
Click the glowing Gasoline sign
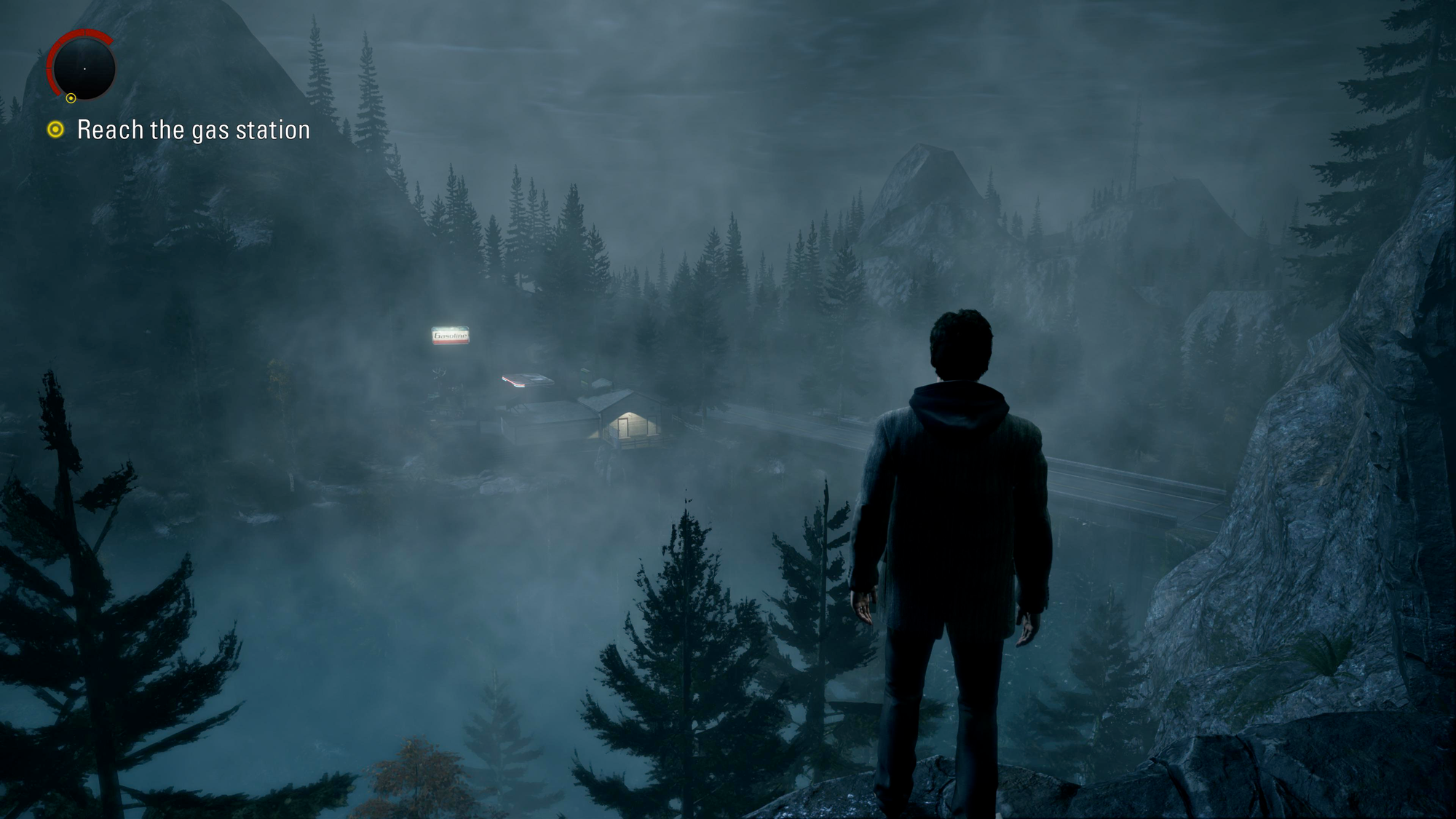[450, 335]
